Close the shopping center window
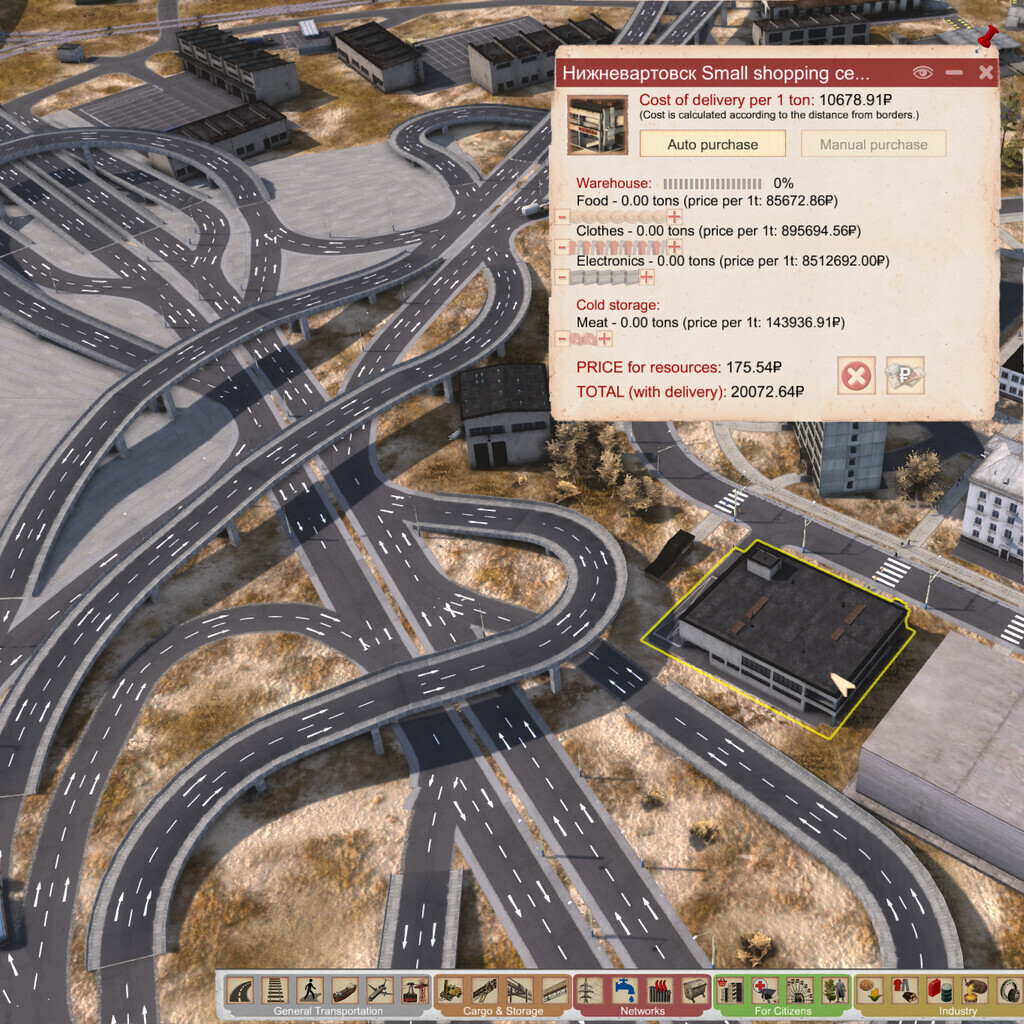 click(x=986, y=72)
